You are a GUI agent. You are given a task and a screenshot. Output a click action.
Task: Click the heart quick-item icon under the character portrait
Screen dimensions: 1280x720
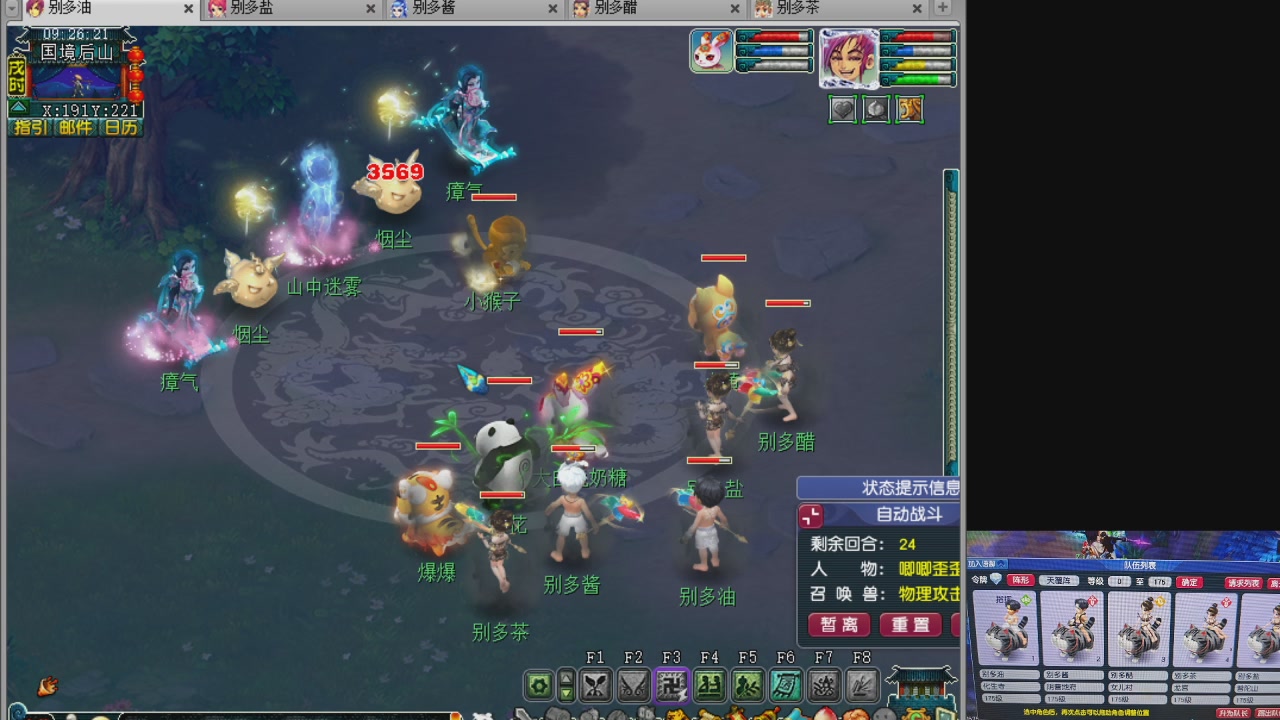pyautogui.click(x=843, y=109)
